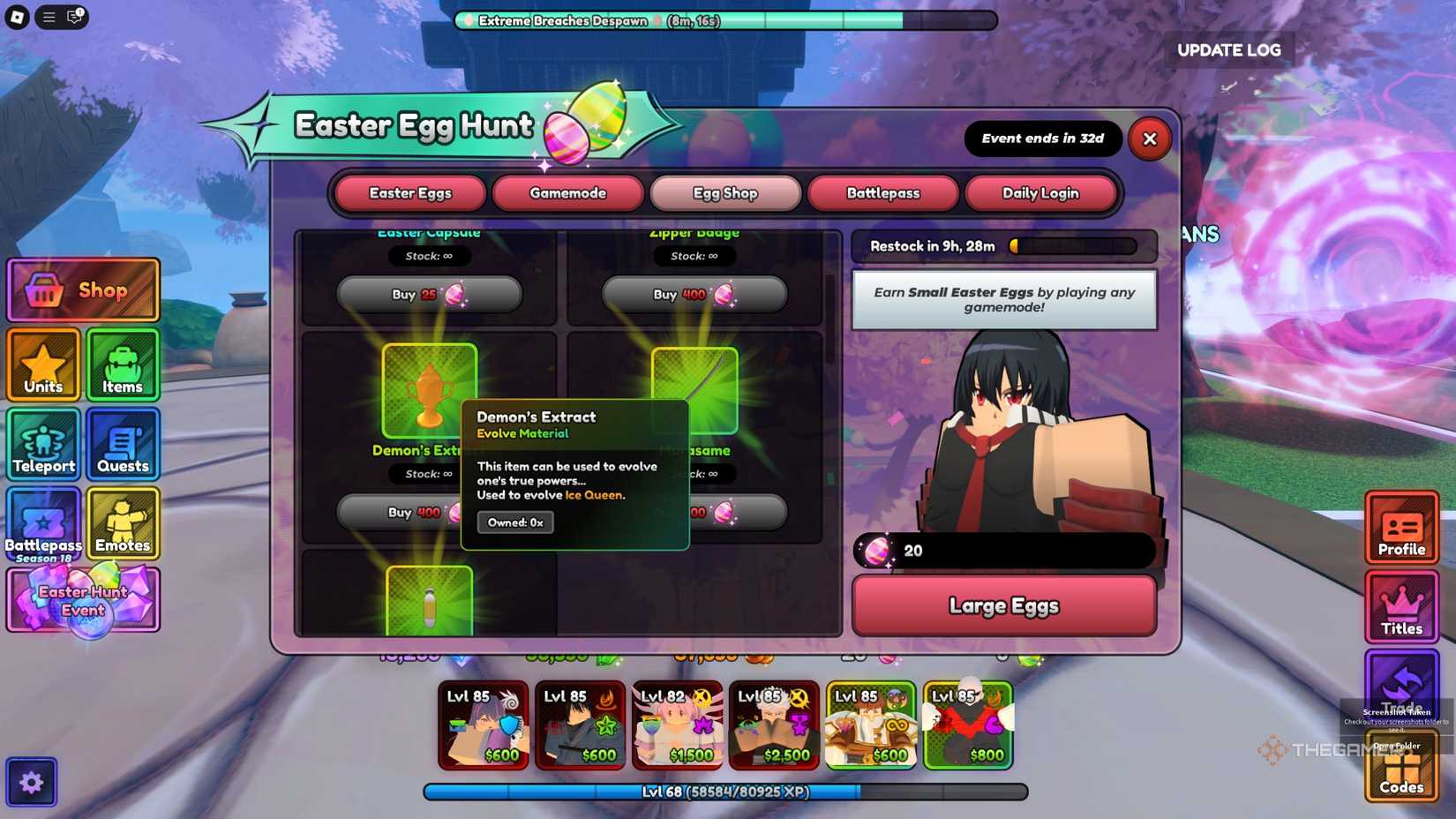Screen dimensions: 1456x819
Task: Switch to the Daily Login tab
Action: [x=1042, y=192]
